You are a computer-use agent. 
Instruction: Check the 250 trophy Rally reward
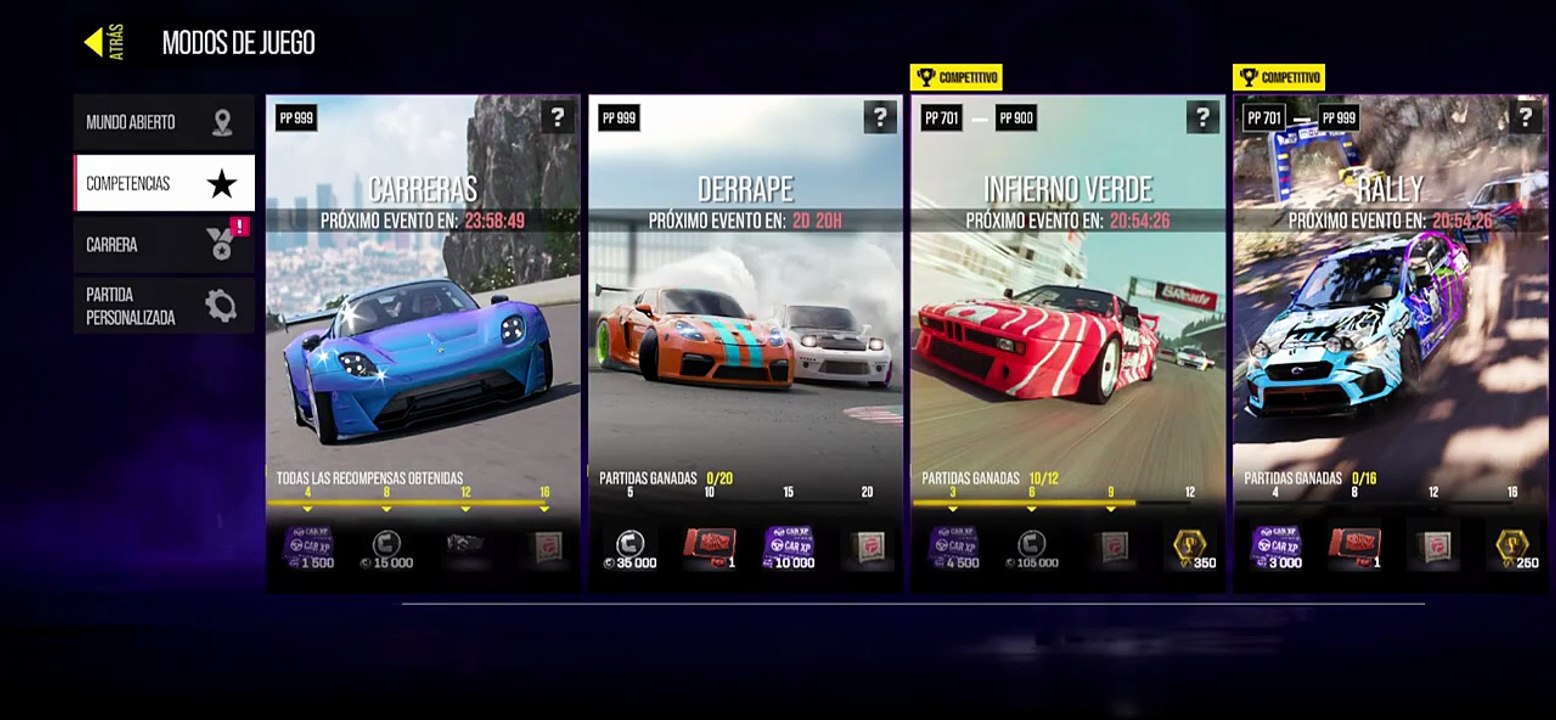[1512, 548]
